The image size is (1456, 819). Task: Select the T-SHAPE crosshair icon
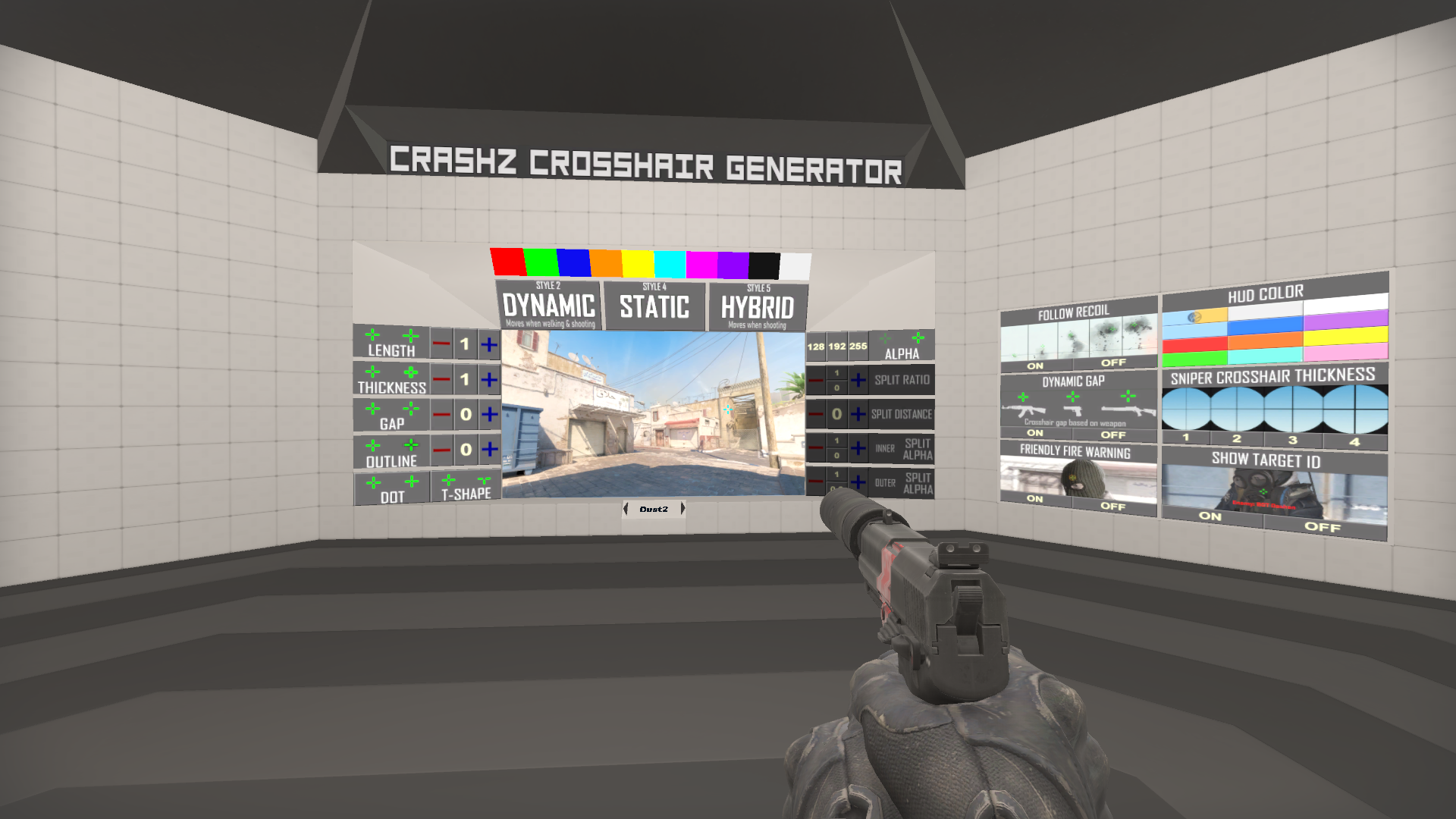tap(484, 481)
